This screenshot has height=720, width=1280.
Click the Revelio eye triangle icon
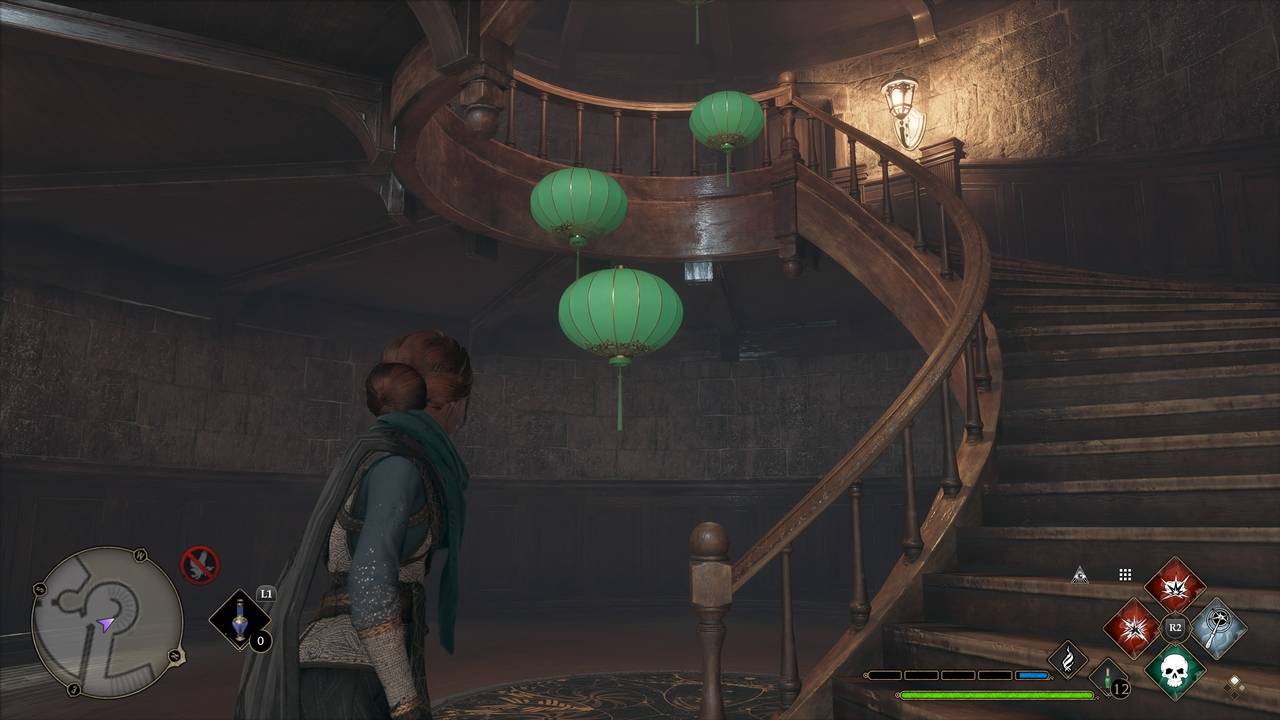tap(1079, 575)
